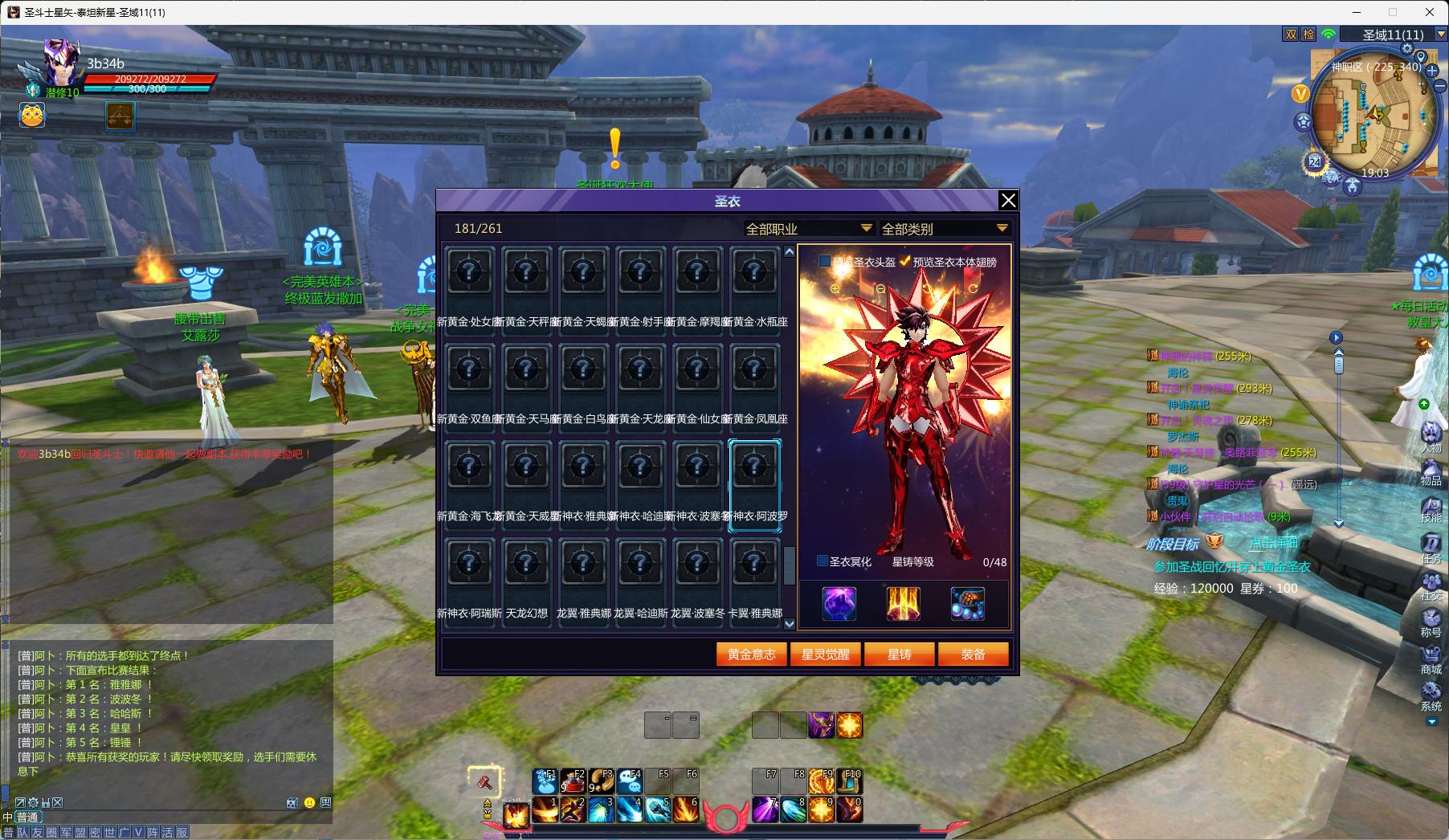Enable the 圣衣冥化 checkbox
This screenshot has height=840, width=1449.
point(822,561)
